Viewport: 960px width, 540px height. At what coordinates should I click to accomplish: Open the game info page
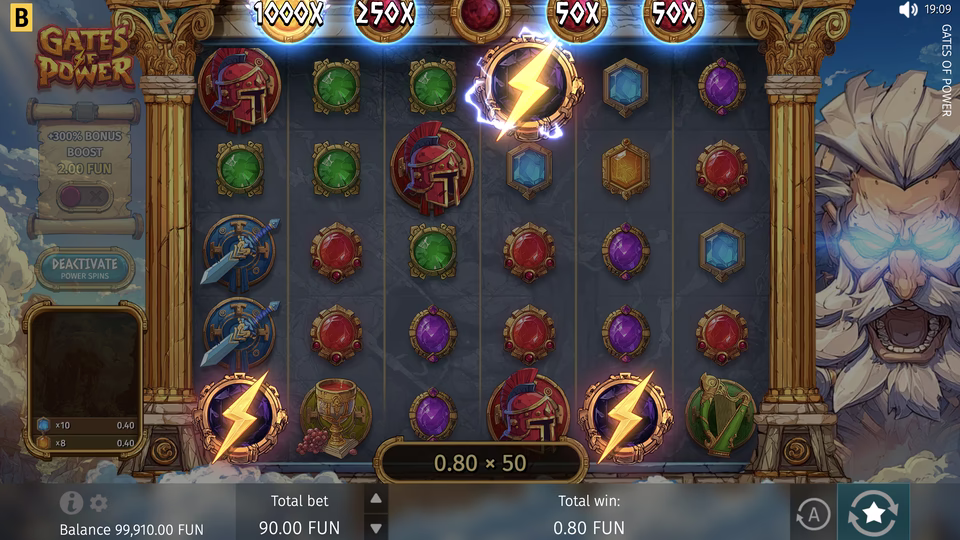tap(71, 503)
